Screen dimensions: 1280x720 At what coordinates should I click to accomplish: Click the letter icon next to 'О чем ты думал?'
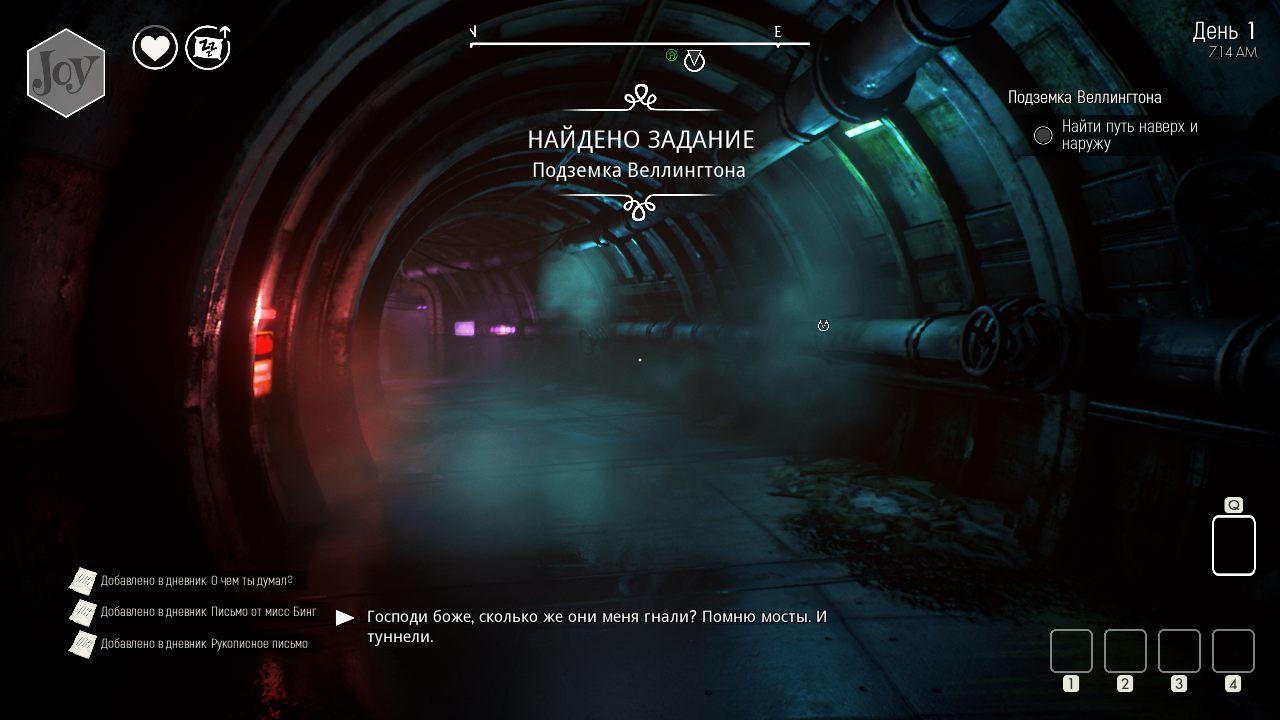coord(82,578)
